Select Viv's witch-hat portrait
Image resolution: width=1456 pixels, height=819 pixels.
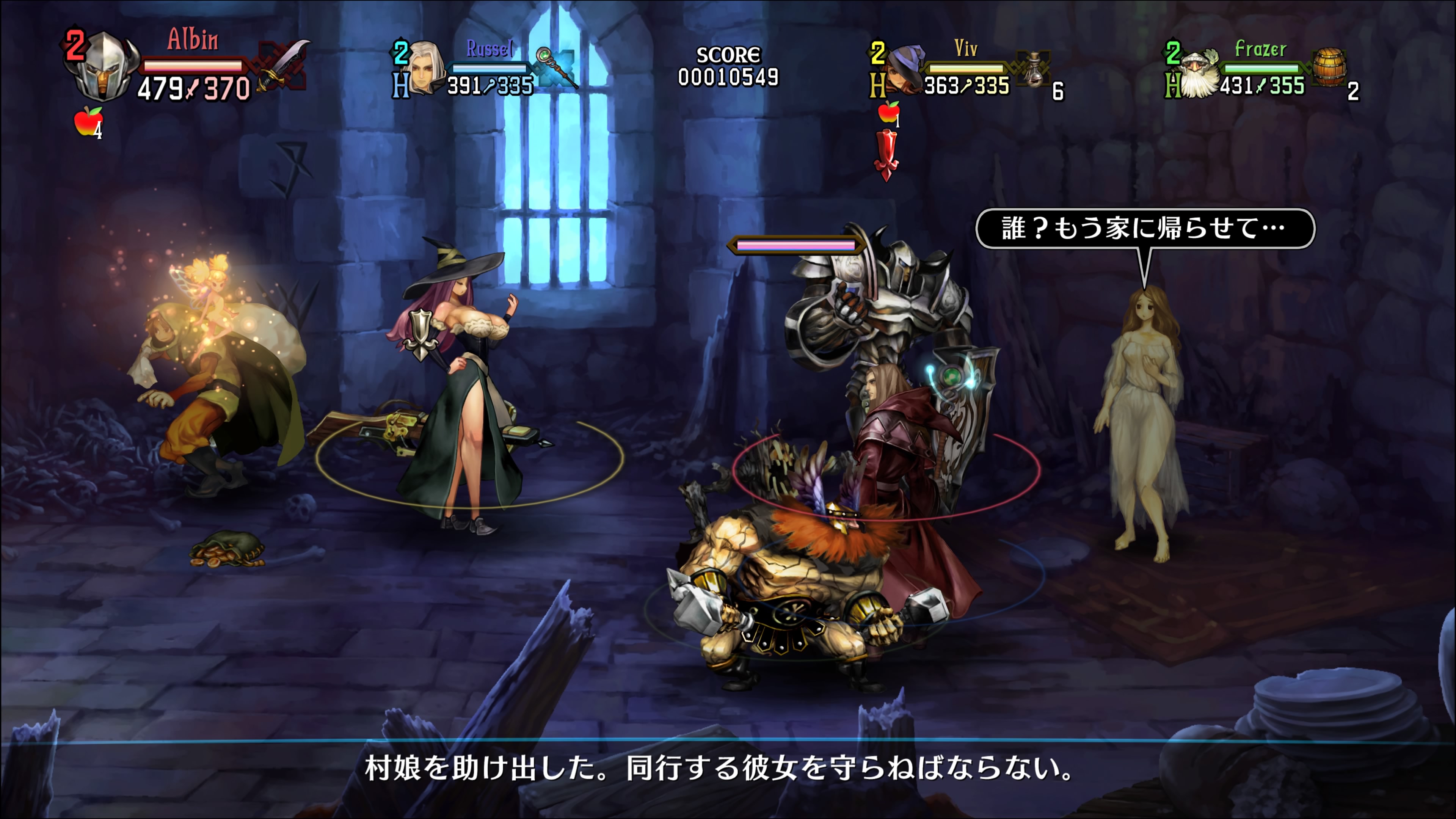pyautogui.click(x=905, y=69)
